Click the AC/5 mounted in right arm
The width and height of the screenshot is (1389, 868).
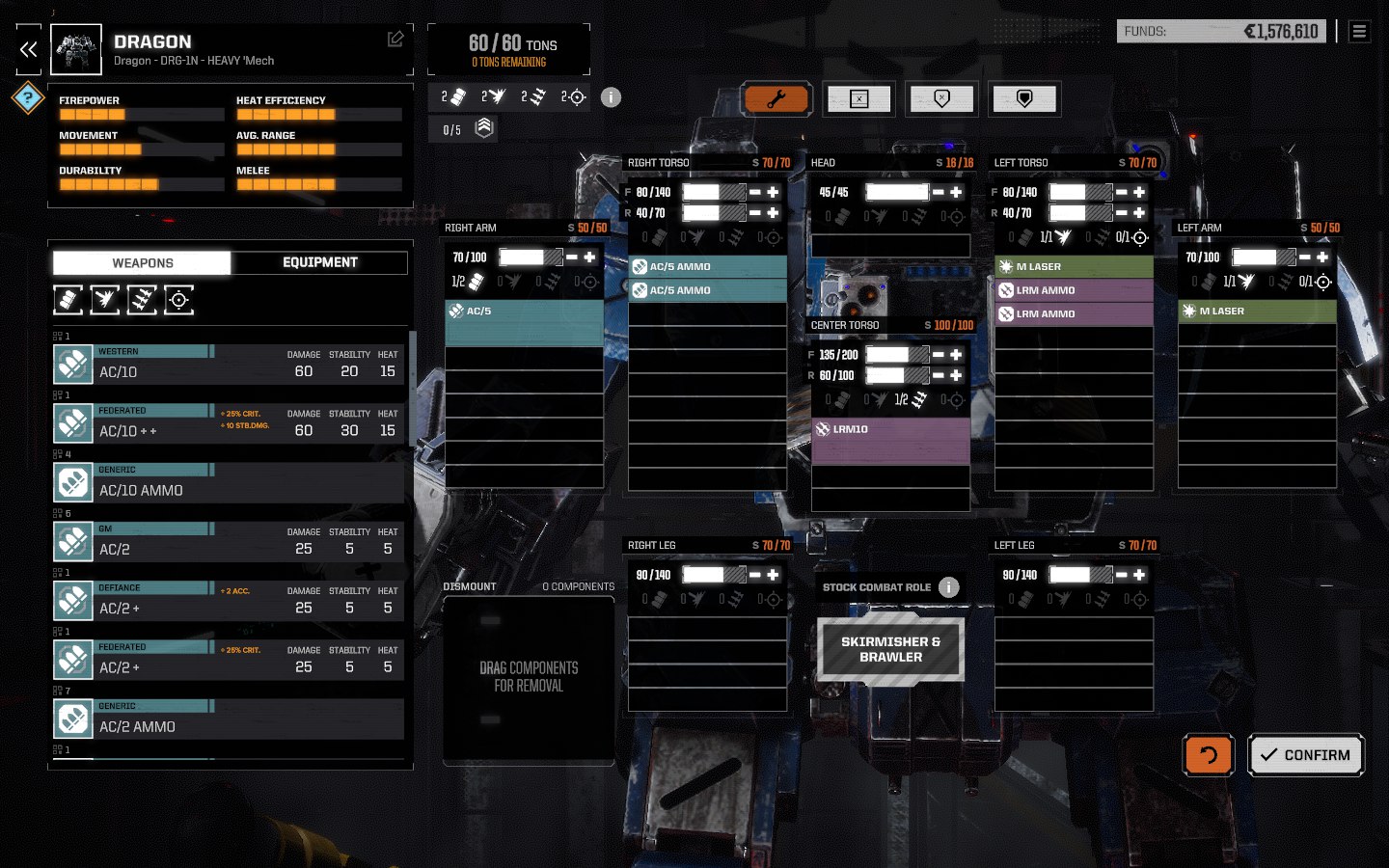(524, 312)
